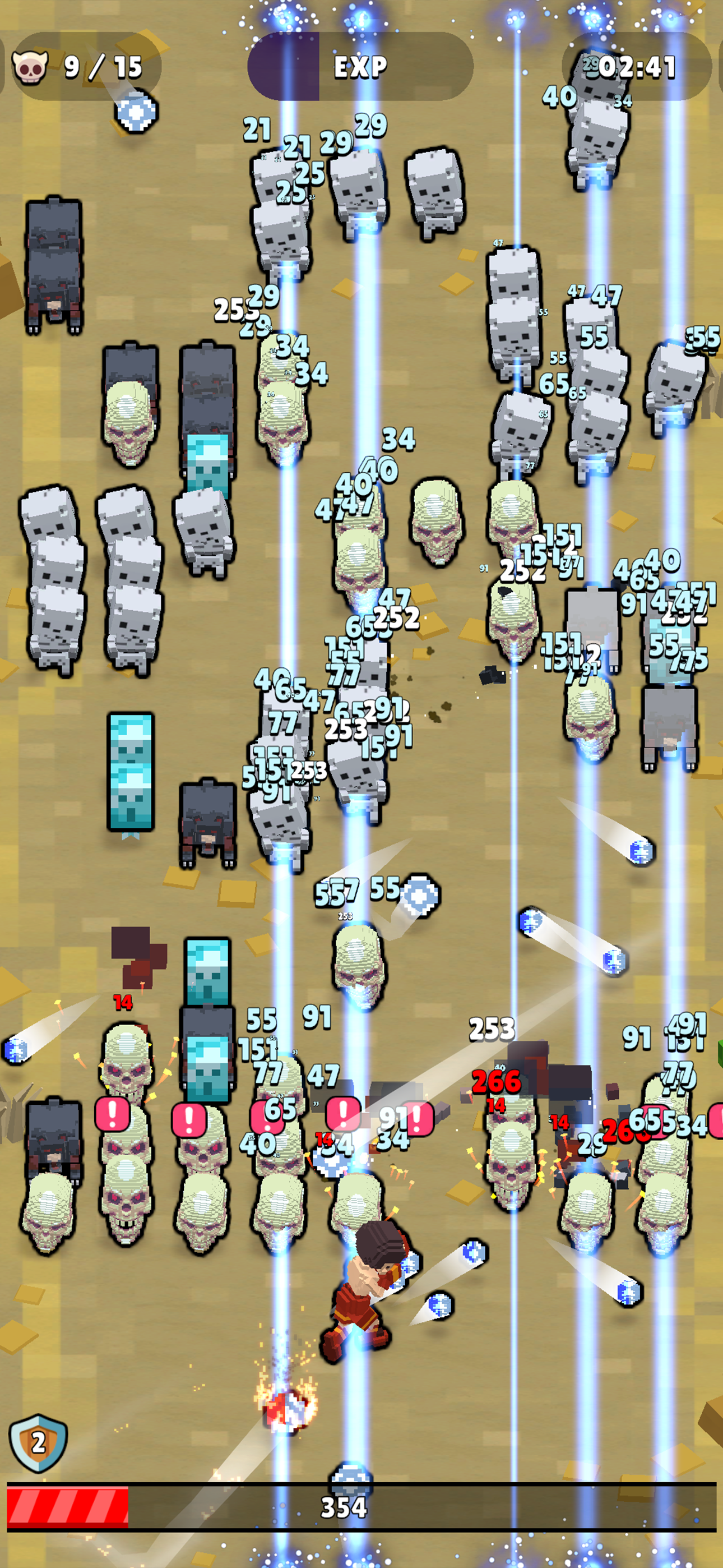Click the EXP label in the top bar

click(x=361, y=67)
